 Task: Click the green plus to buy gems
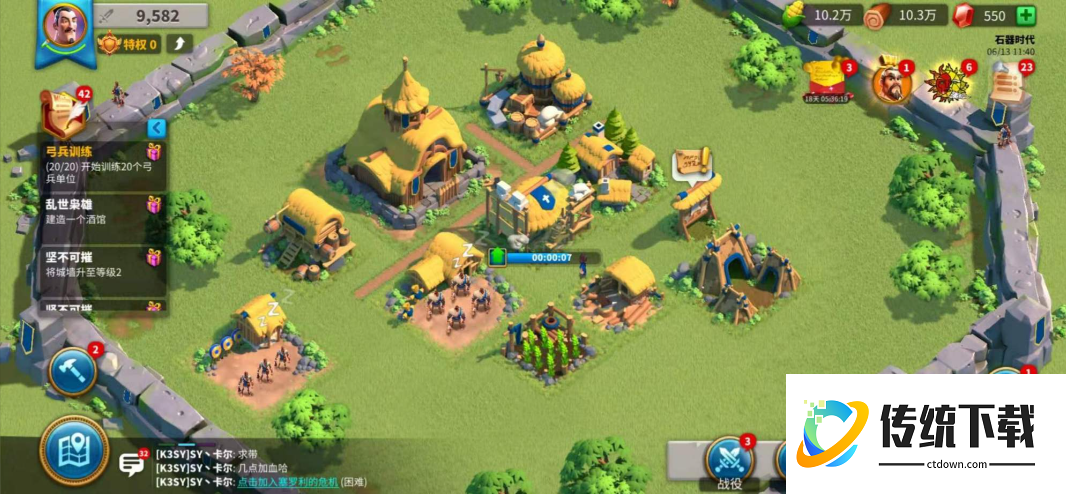click(x=1025, y=15)
